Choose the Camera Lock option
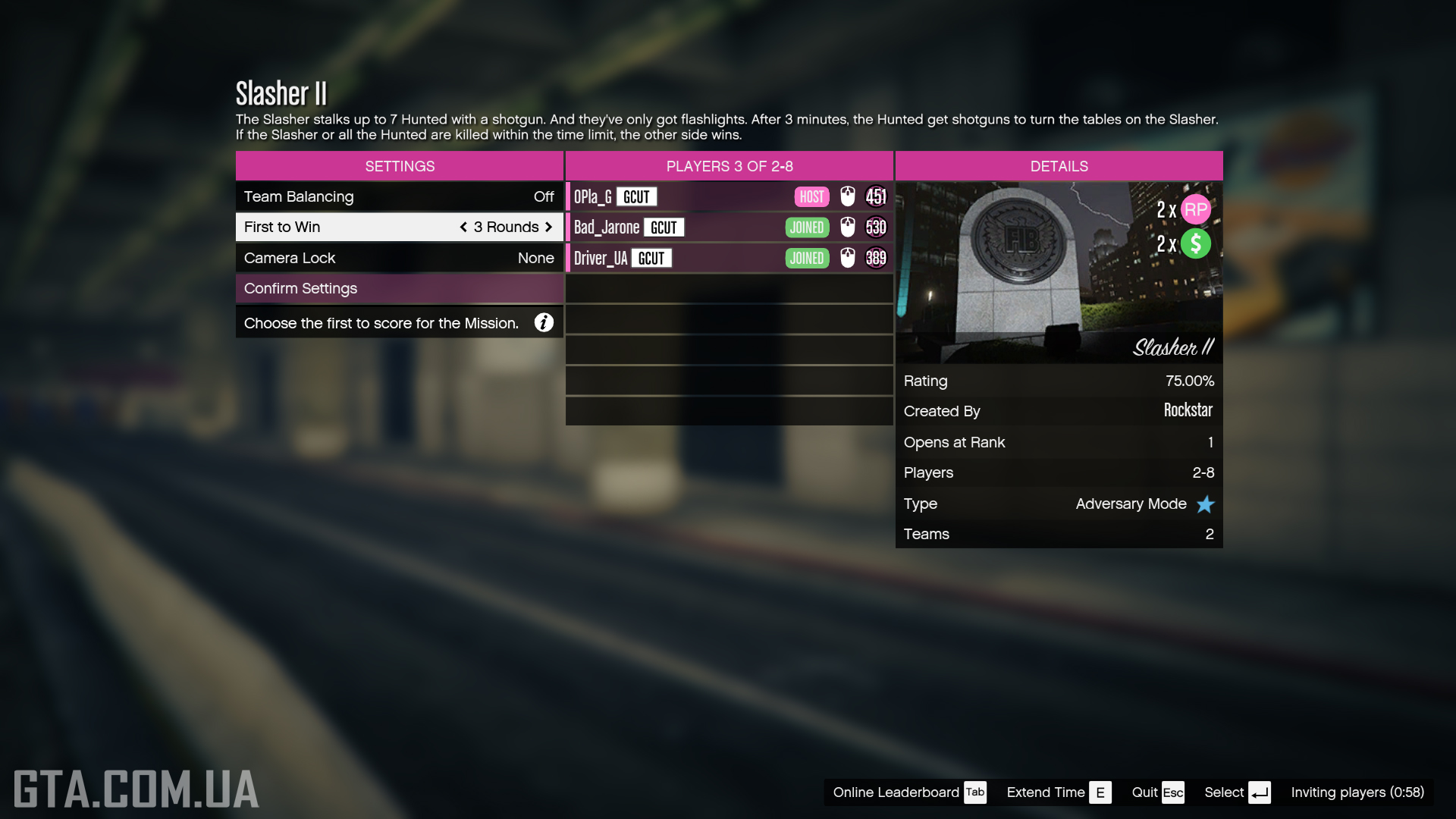 pyautogui.click(x=399, y=258)
